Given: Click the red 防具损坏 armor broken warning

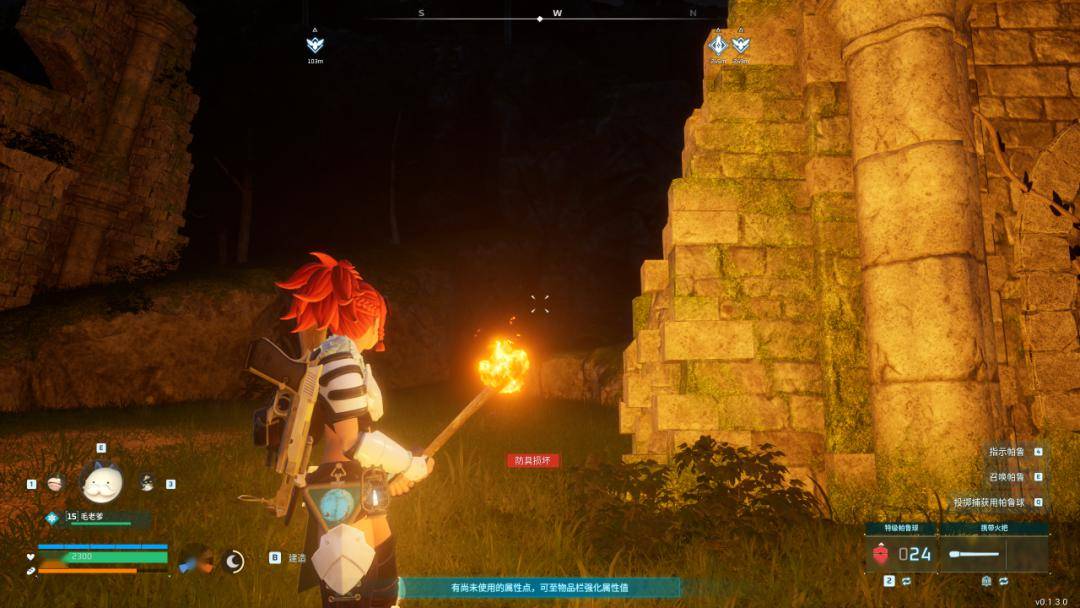Looking at the screenshot, I should click(x=533, y=461).
